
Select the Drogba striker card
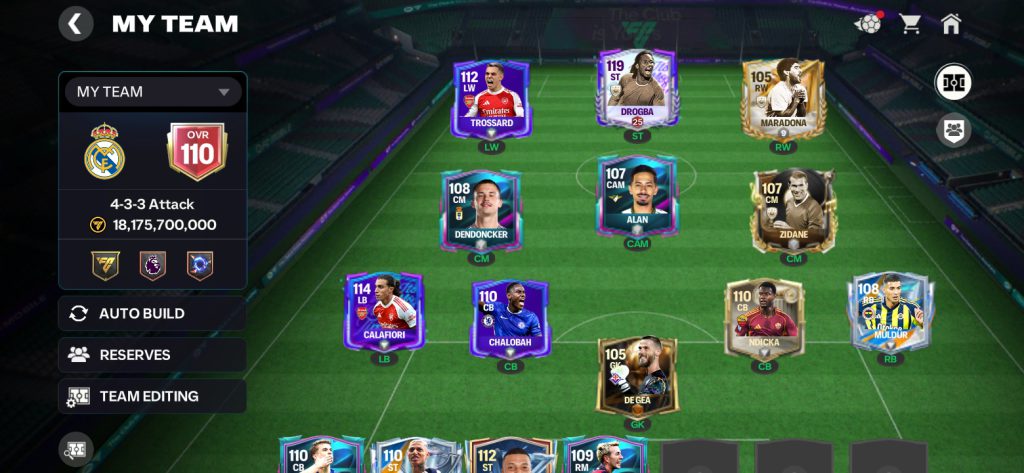point(637,90)
